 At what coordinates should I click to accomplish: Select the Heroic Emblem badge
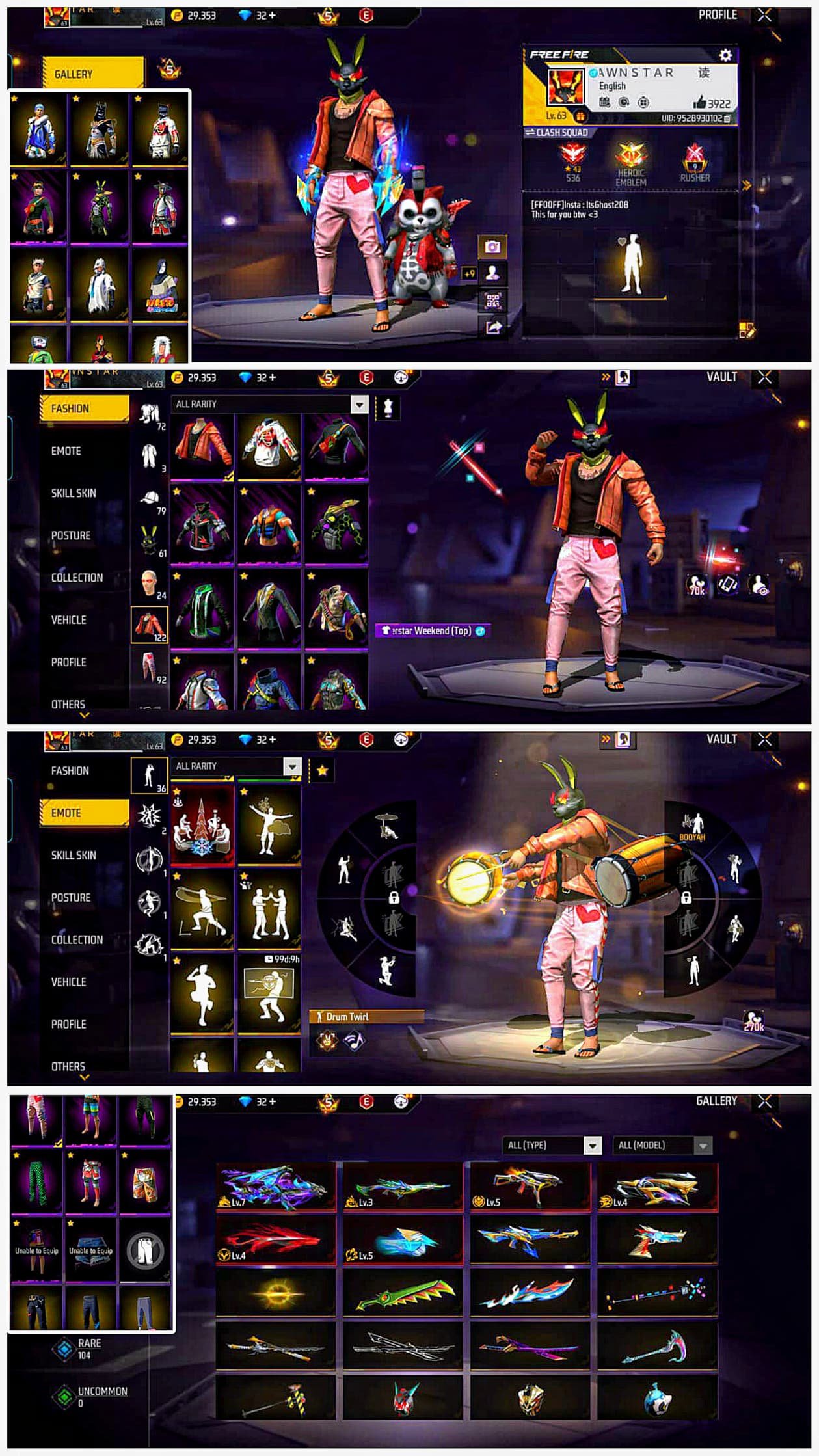[x=630, y=163]
